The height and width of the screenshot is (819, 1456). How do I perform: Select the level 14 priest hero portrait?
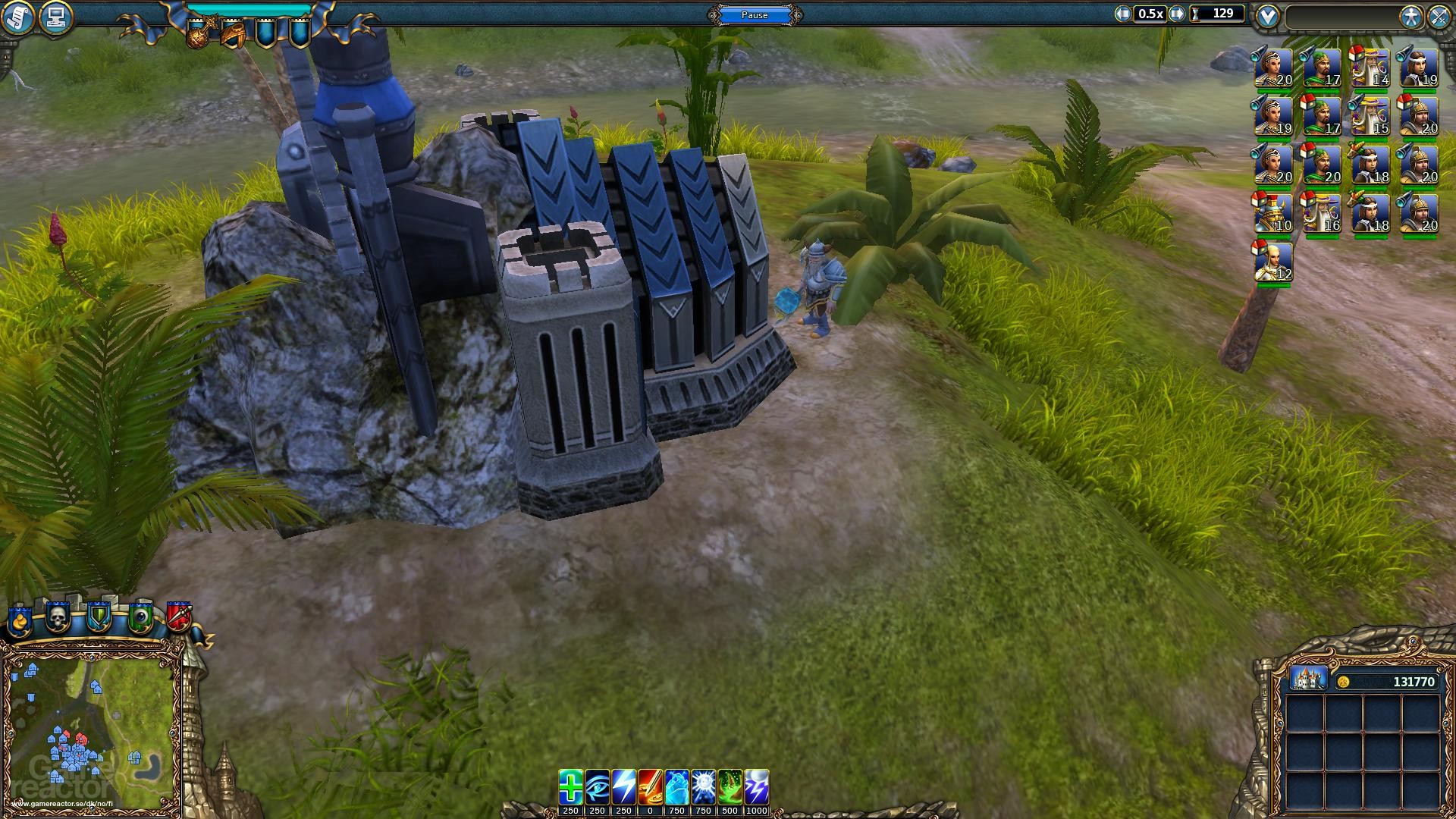[1373, 67]
